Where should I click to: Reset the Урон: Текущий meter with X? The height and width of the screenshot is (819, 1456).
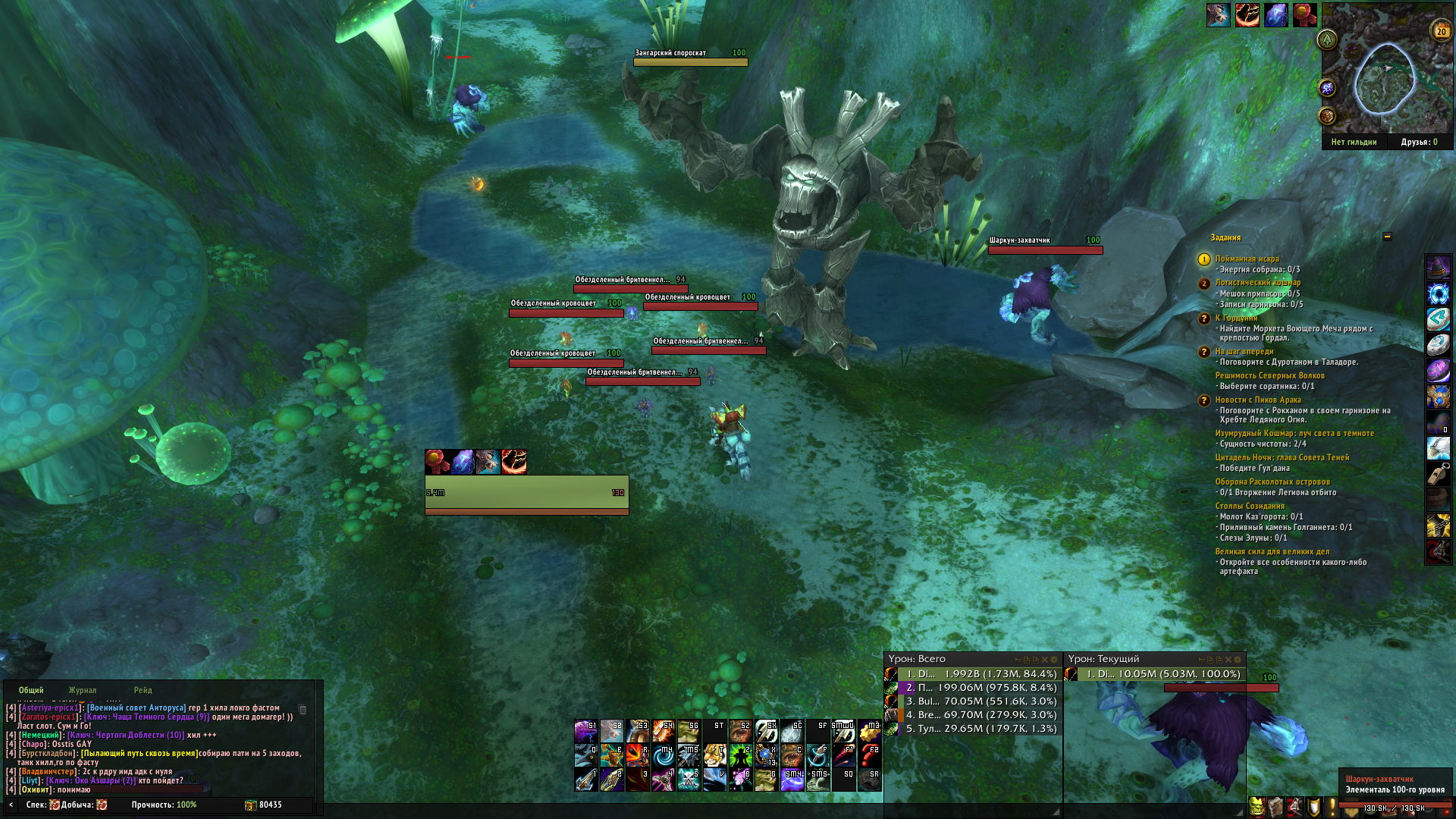click(1228, 660)
